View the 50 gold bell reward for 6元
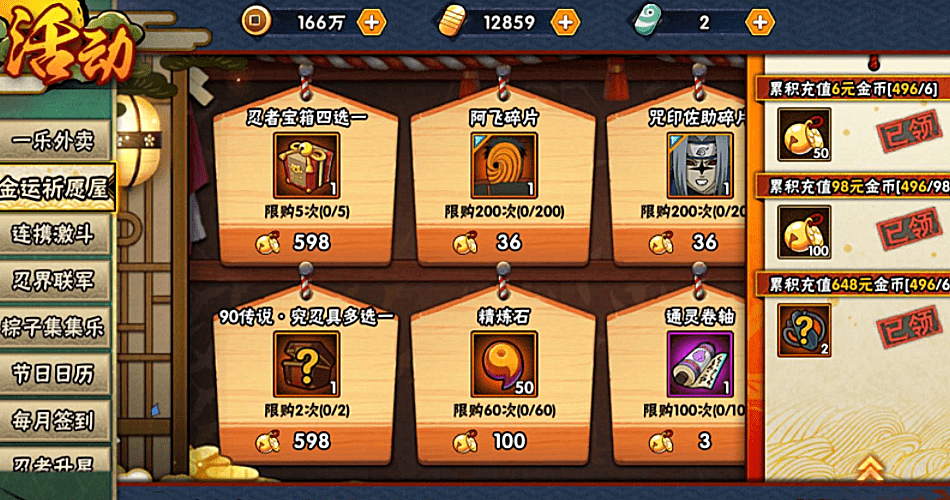The height and width of the screenshot is (500, 950). [x=804, y=136]
